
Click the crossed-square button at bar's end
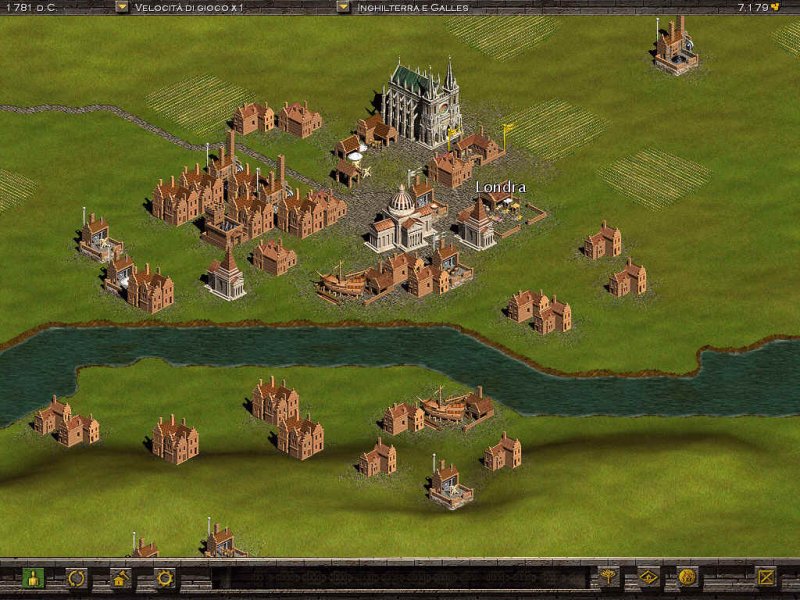(765, 576)
